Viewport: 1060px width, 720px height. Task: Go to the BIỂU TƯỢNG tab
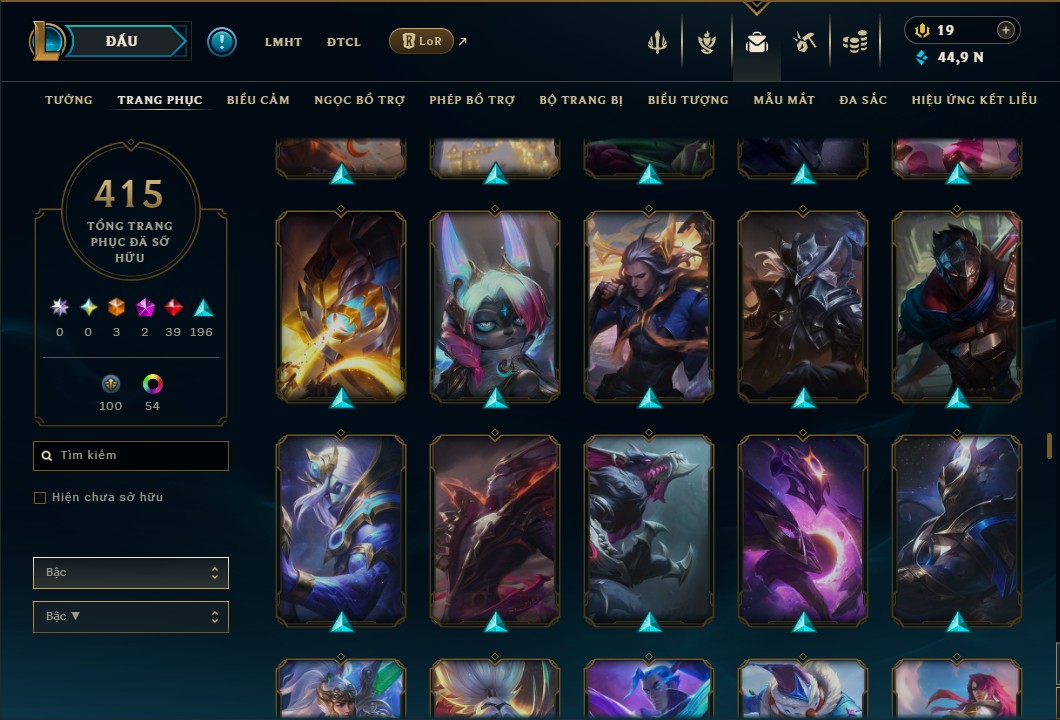[x=688, y=100]
